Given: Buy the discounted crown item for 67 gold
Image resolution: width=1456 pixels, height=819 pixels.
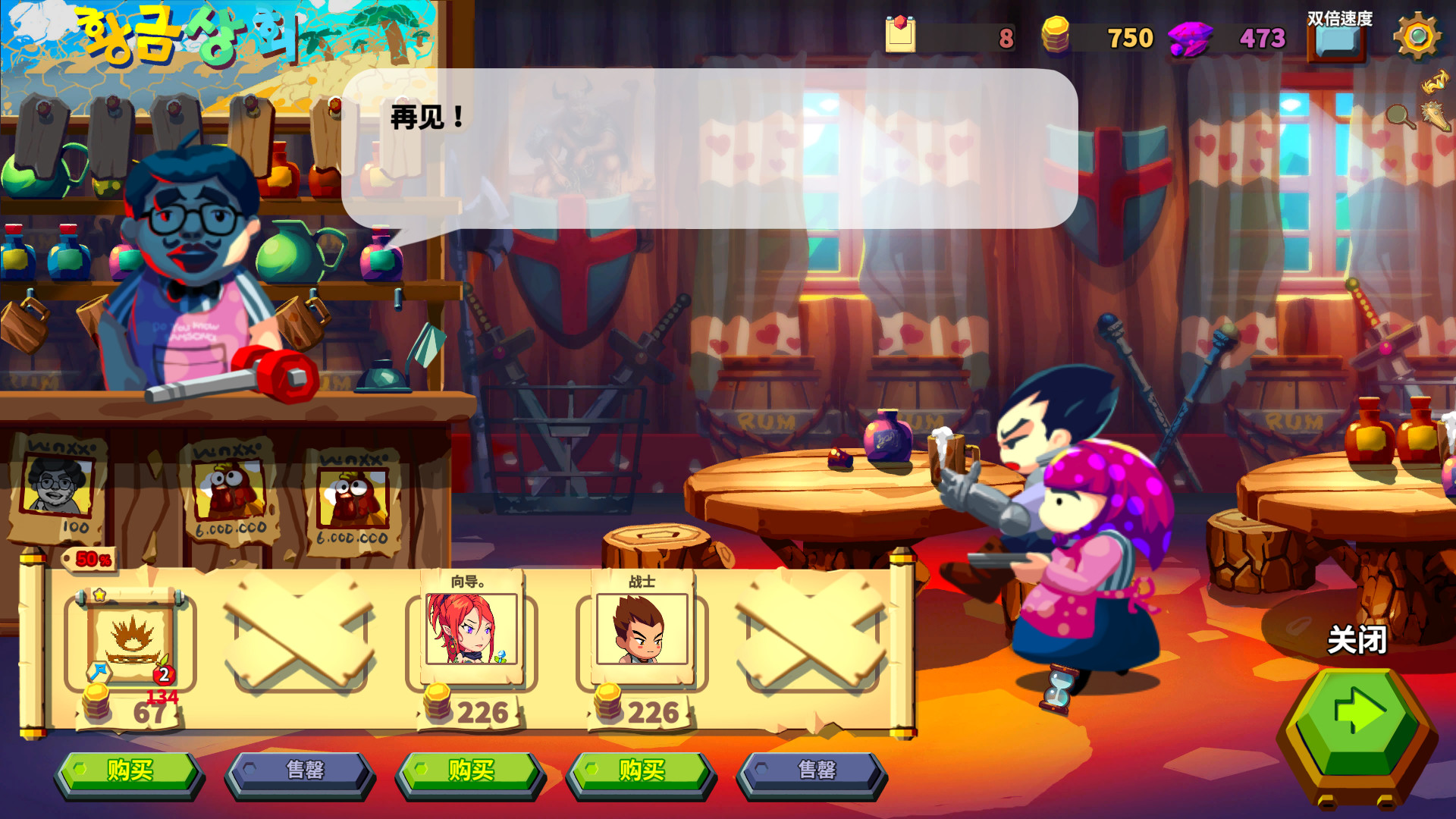Looking at the screenshot, I should (129, 771).
